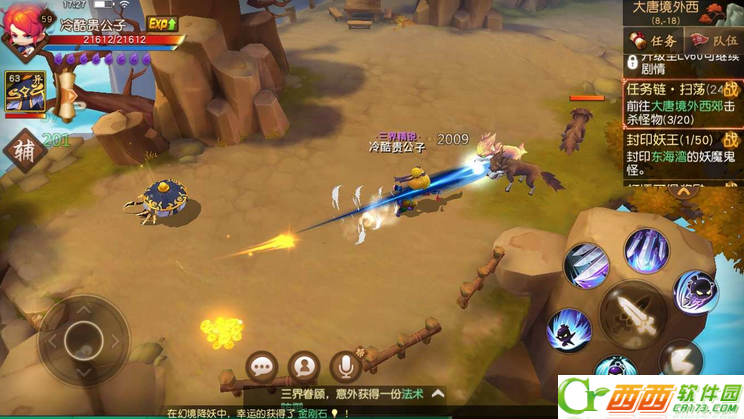Select the level 63 pet portrait
The width and height of the screenshot is (744, 419).
(x=25, y=95)
